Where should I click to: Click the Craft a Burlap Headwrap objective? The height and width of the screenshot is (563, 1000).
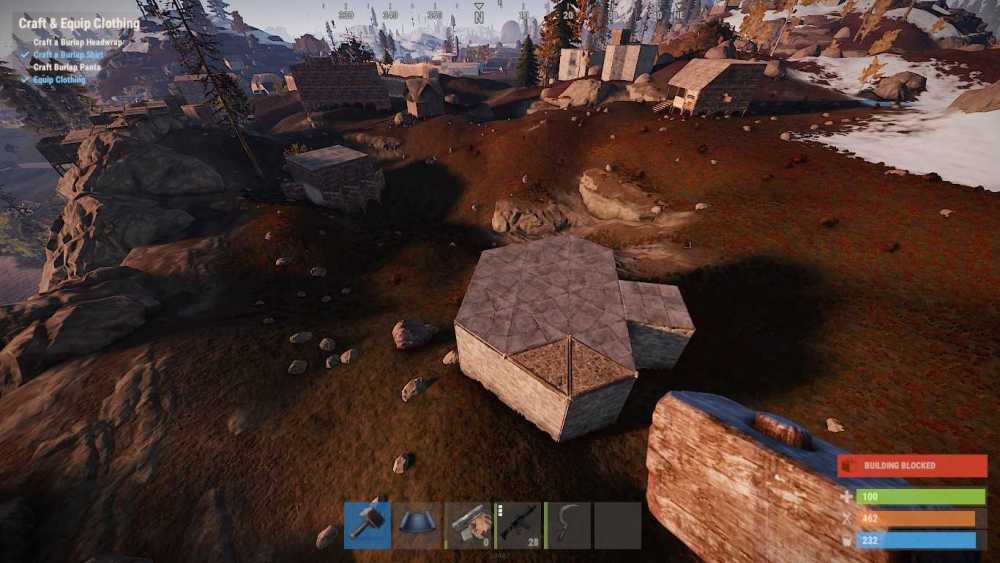tap(80, 43)
